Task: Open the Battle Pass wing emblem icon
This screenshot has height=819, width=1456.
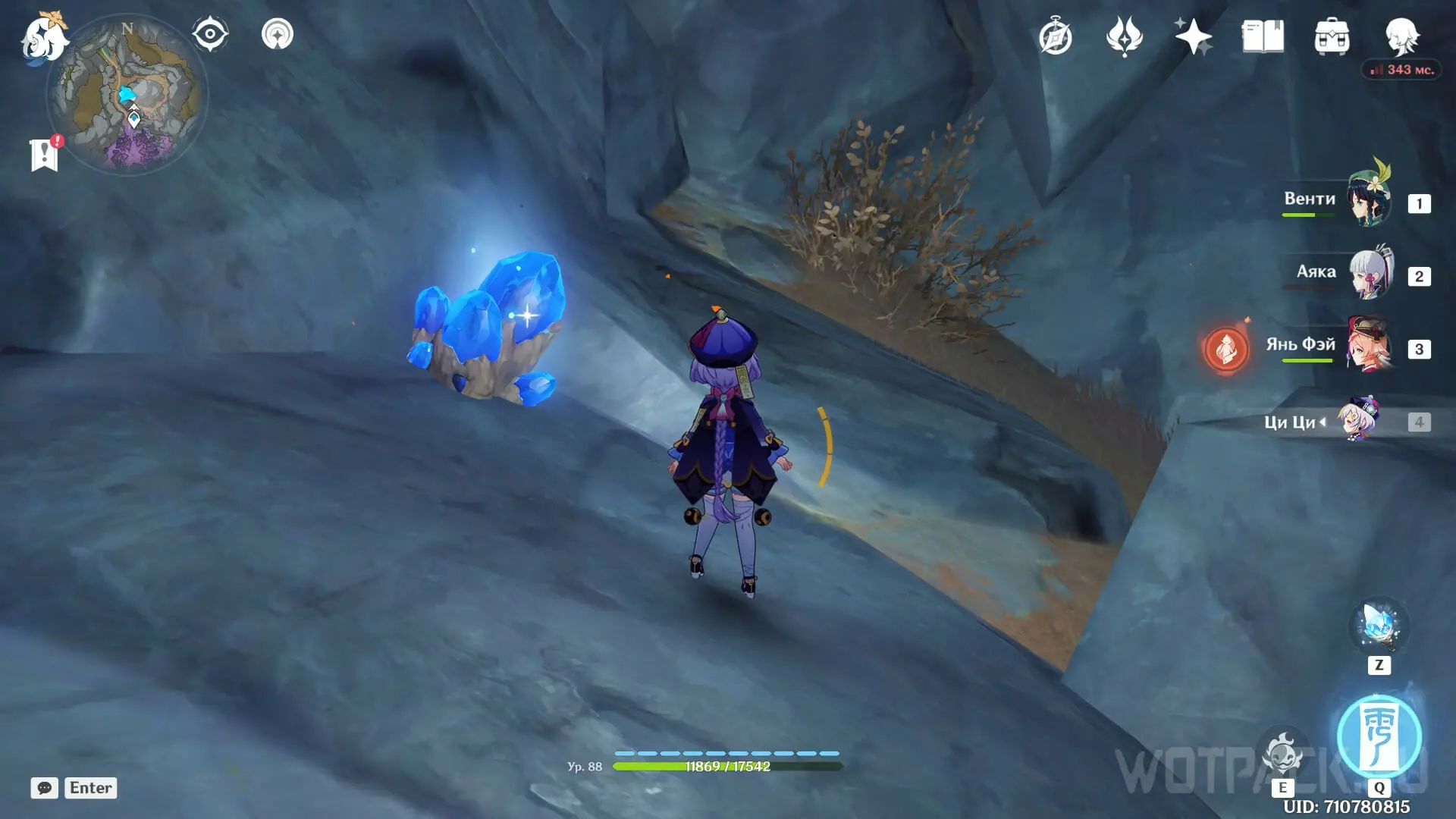Action: coord(1124,37)
